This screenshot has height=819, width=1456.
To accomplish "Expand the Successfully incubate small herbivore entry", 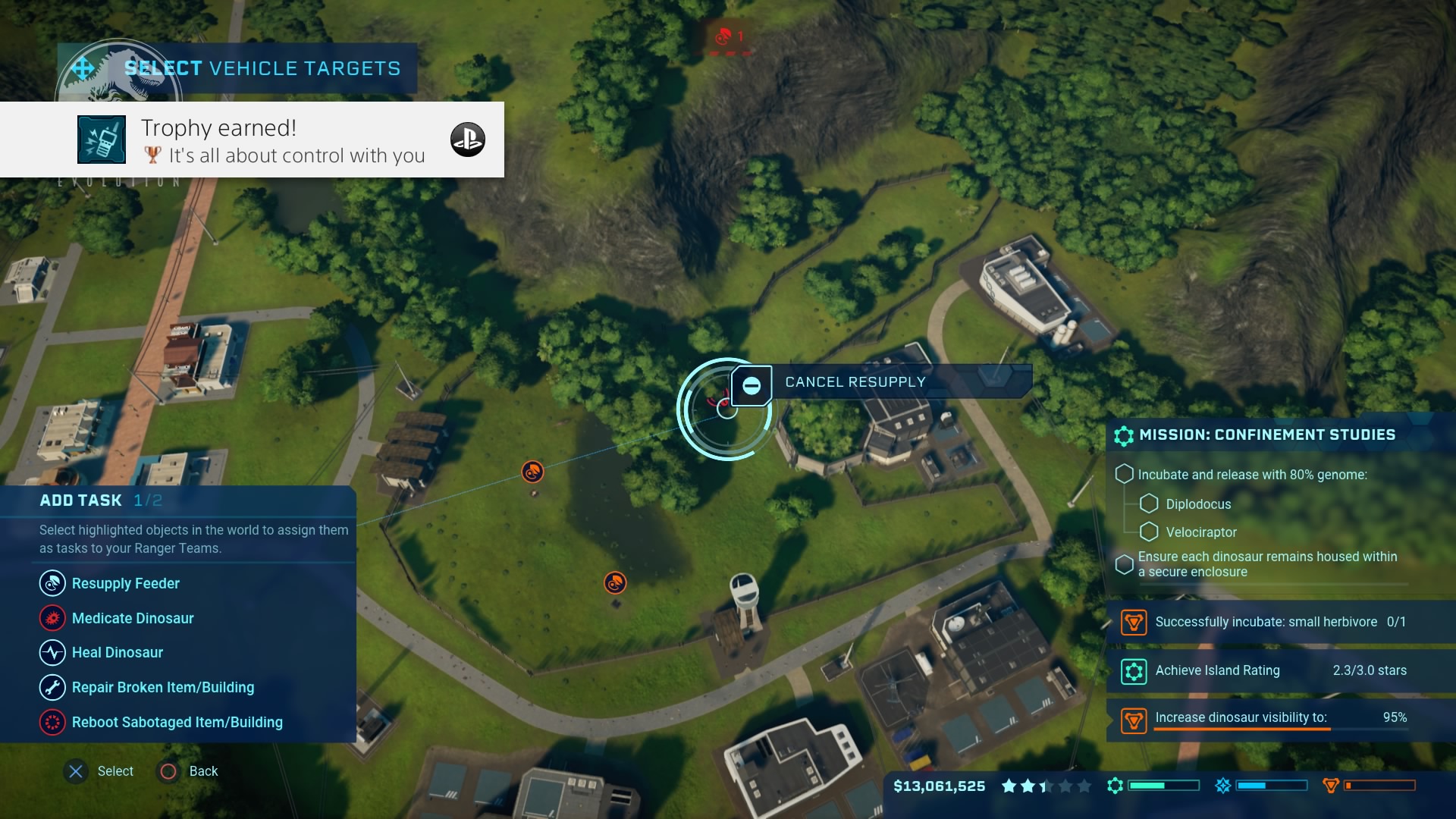I will pos(1134,622).
